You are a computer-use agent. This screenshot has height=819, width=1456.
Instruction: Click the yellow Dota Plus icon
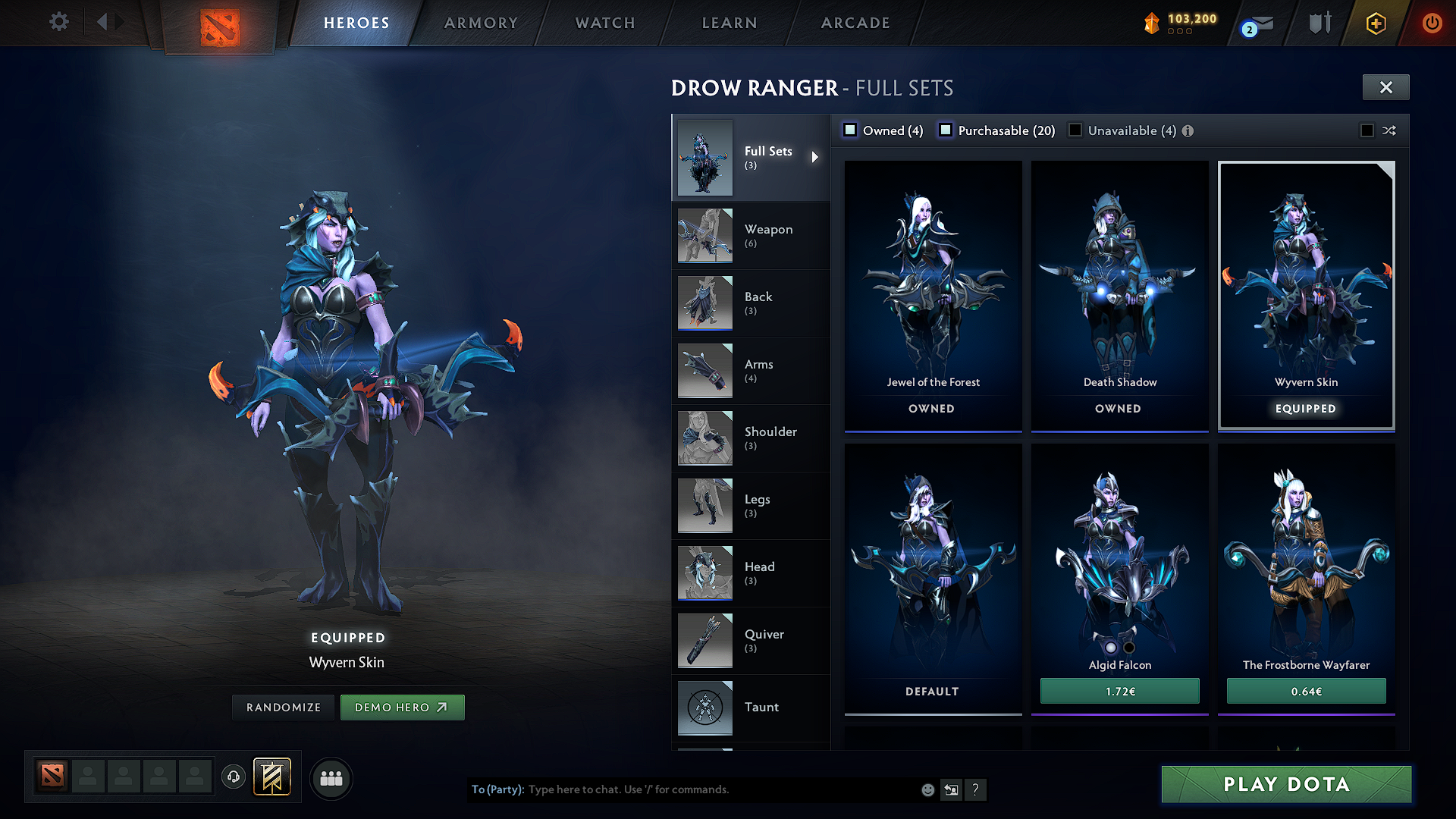1375,23
